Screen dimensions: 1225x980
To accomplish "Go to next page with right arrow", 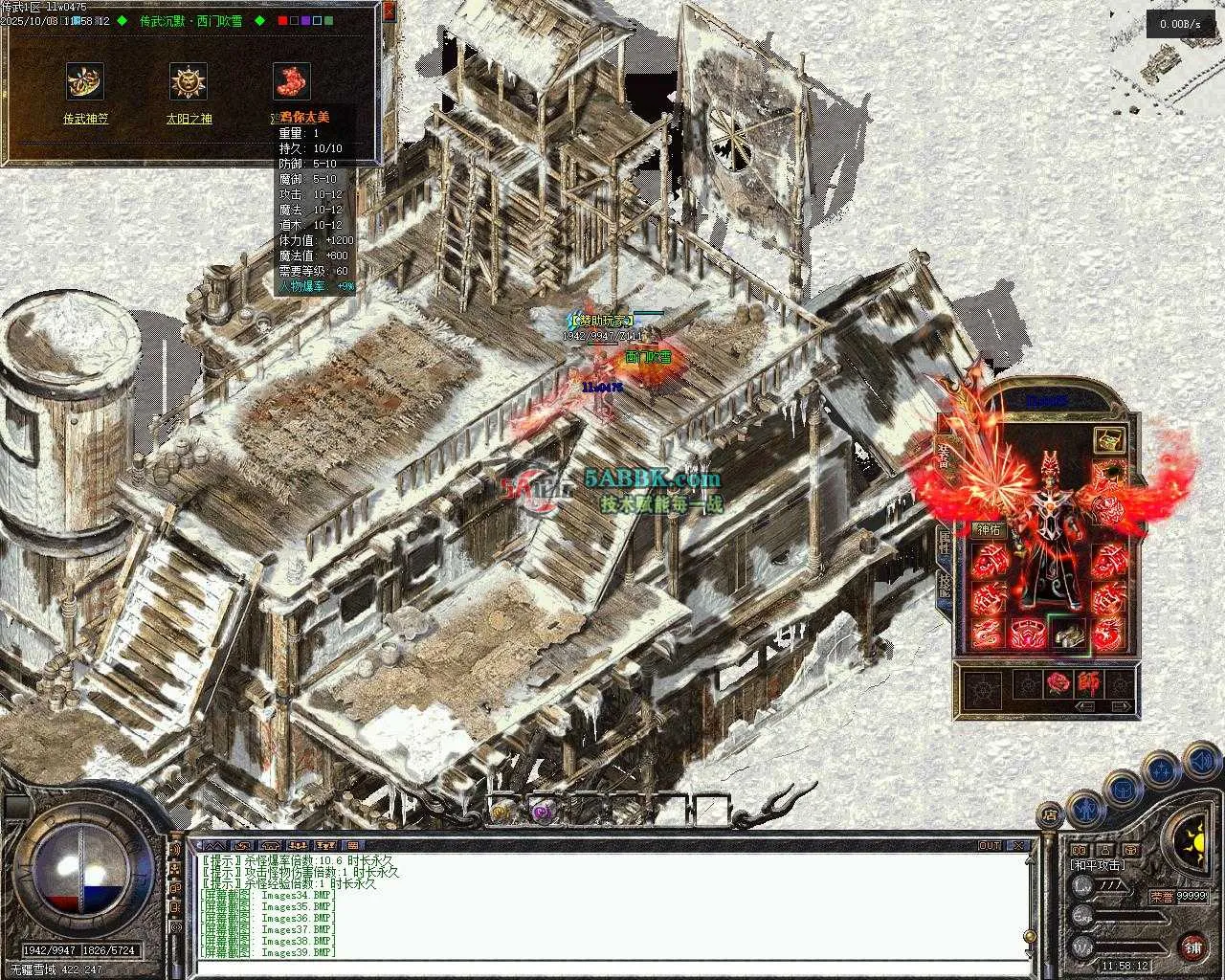I will click(x=1122, y=707).
